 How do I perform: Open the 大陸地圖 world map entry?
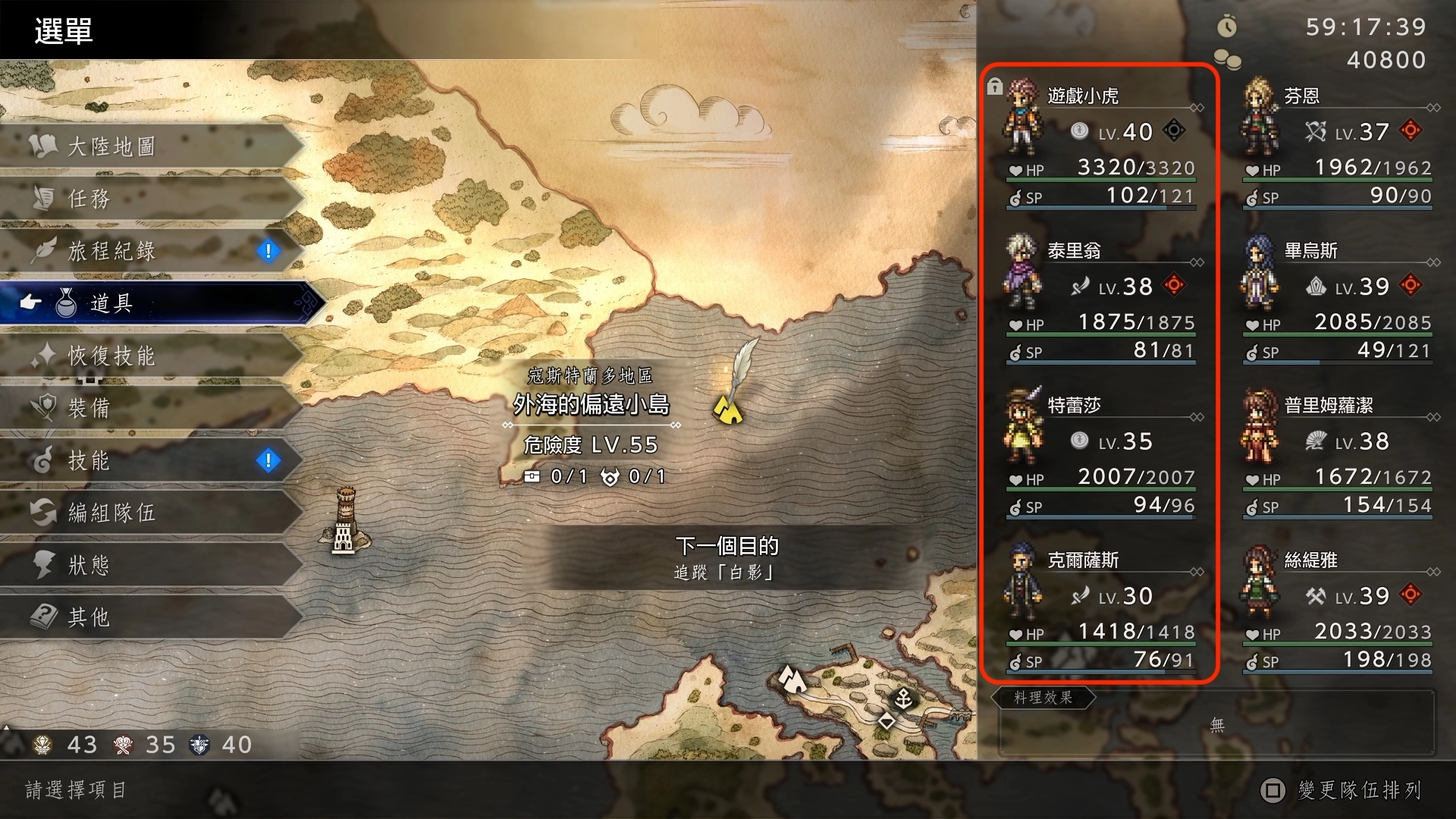coord(152,146)
